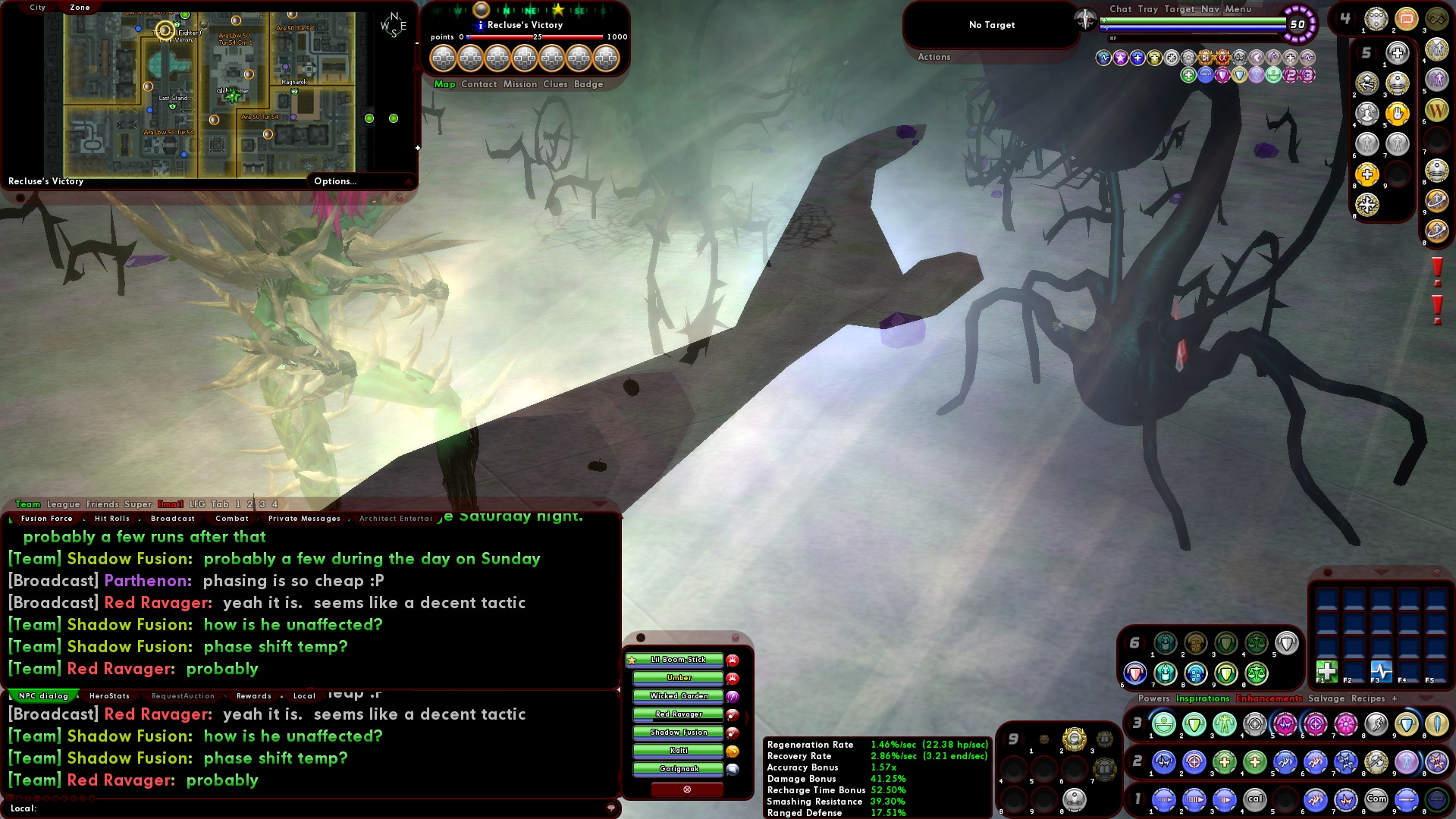This screenshot has height=819, width=1456.
Task: Activate the Com macro in power tray 1
Action: point(1377,799)
